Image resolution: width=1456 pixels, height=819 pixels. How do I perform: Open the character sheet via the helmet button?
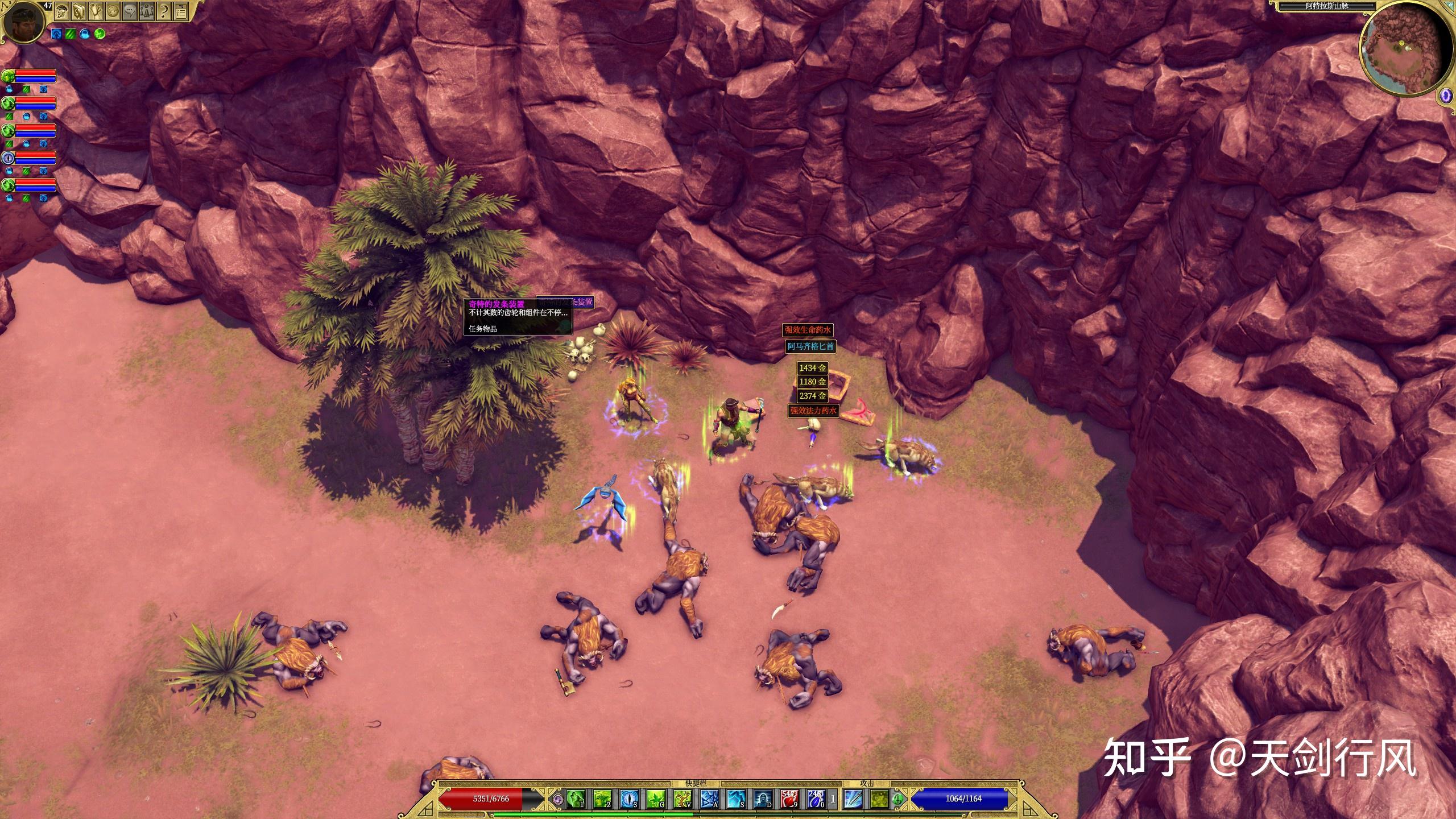coord(60,10)
